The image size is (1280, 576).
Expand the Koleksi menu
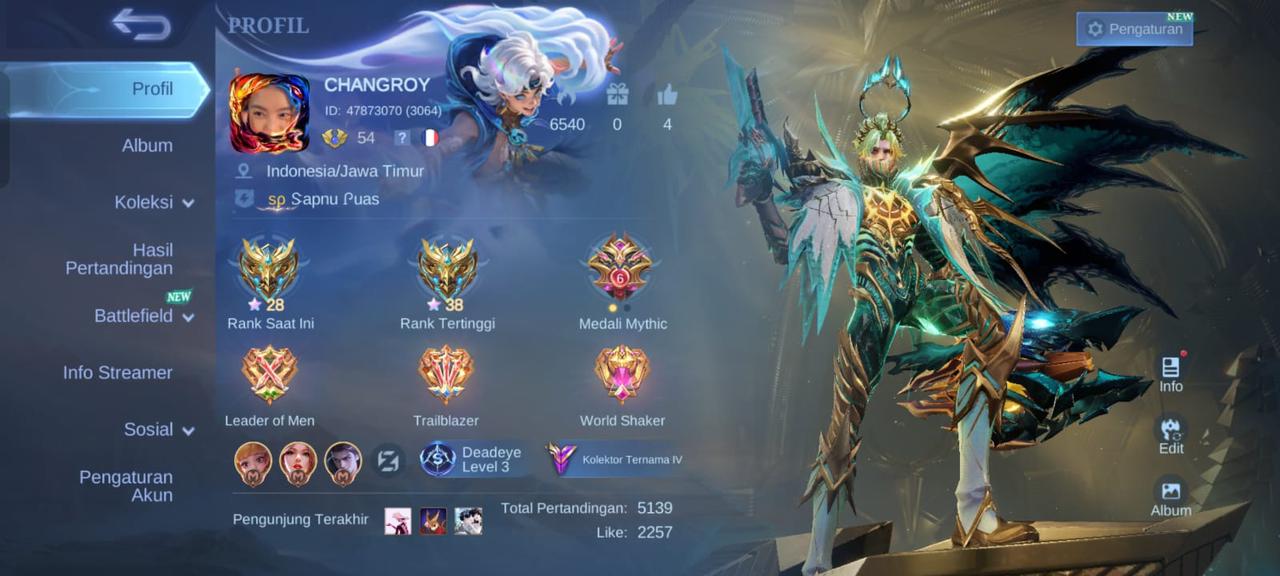153,202
